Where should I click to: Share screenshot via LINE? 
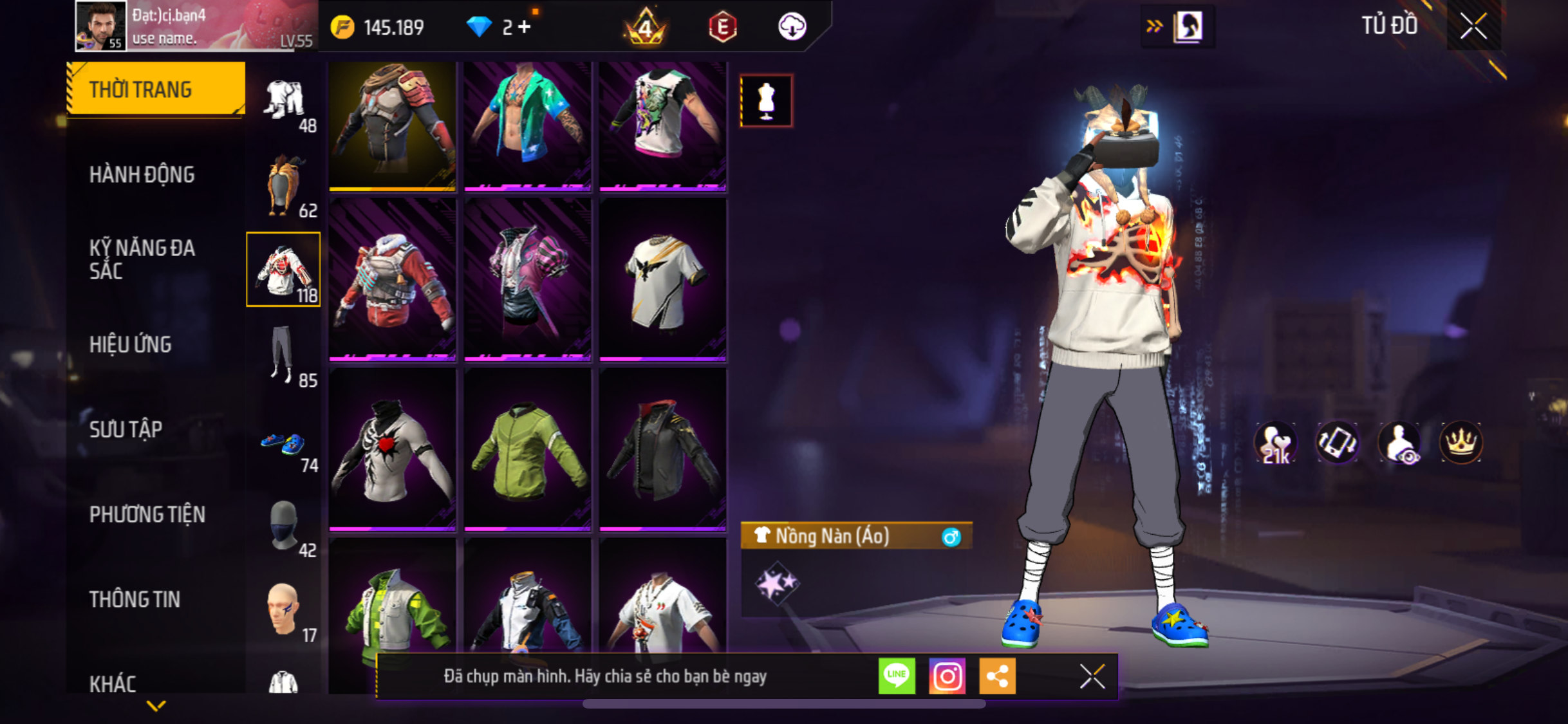897,676
